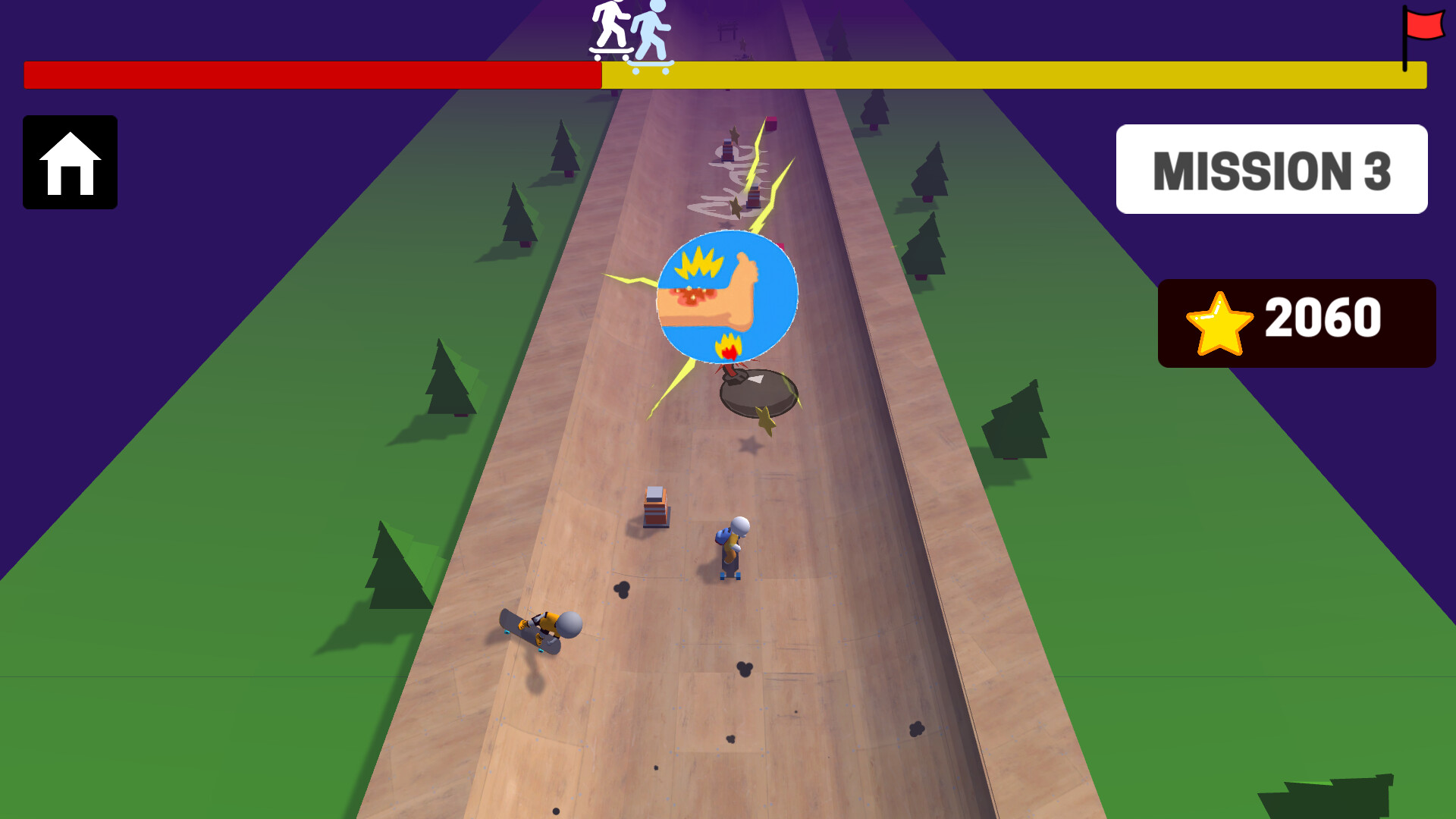1456x819 pixels.
Task: Click the torii gate far up the track
Action: click(x=728, y=29)
